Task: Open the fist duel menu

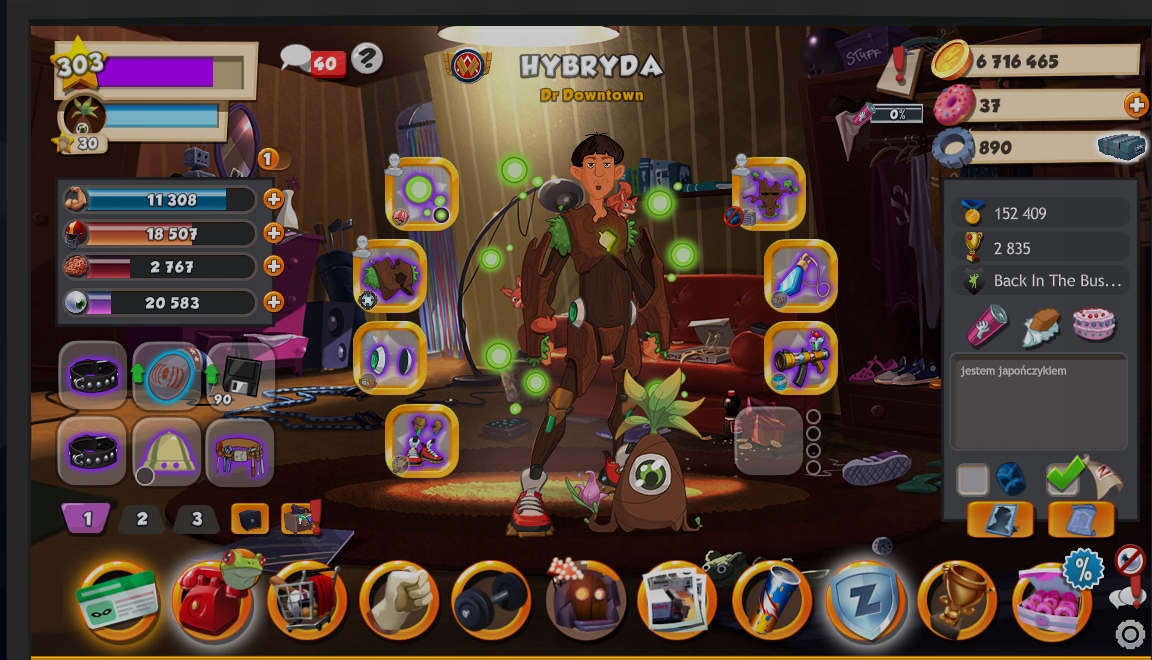Action: pyautogui.click(x=399, y=601)
